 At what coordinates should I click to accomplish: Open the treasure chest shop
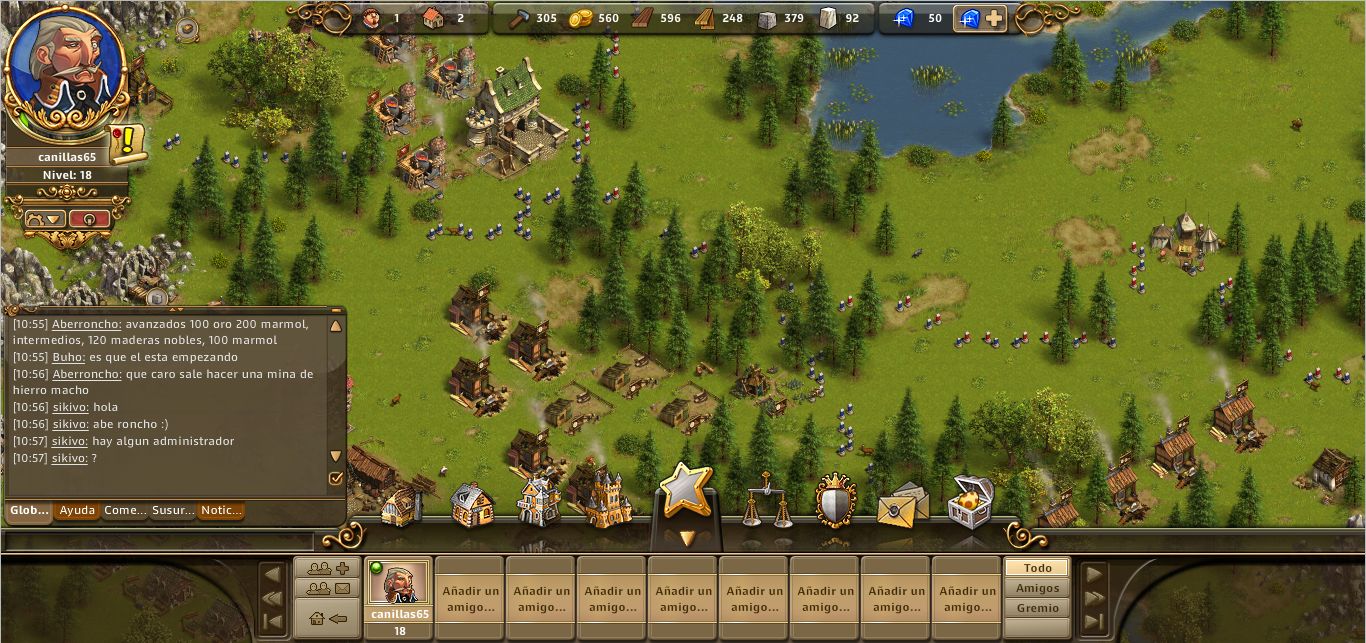[970, 500]
